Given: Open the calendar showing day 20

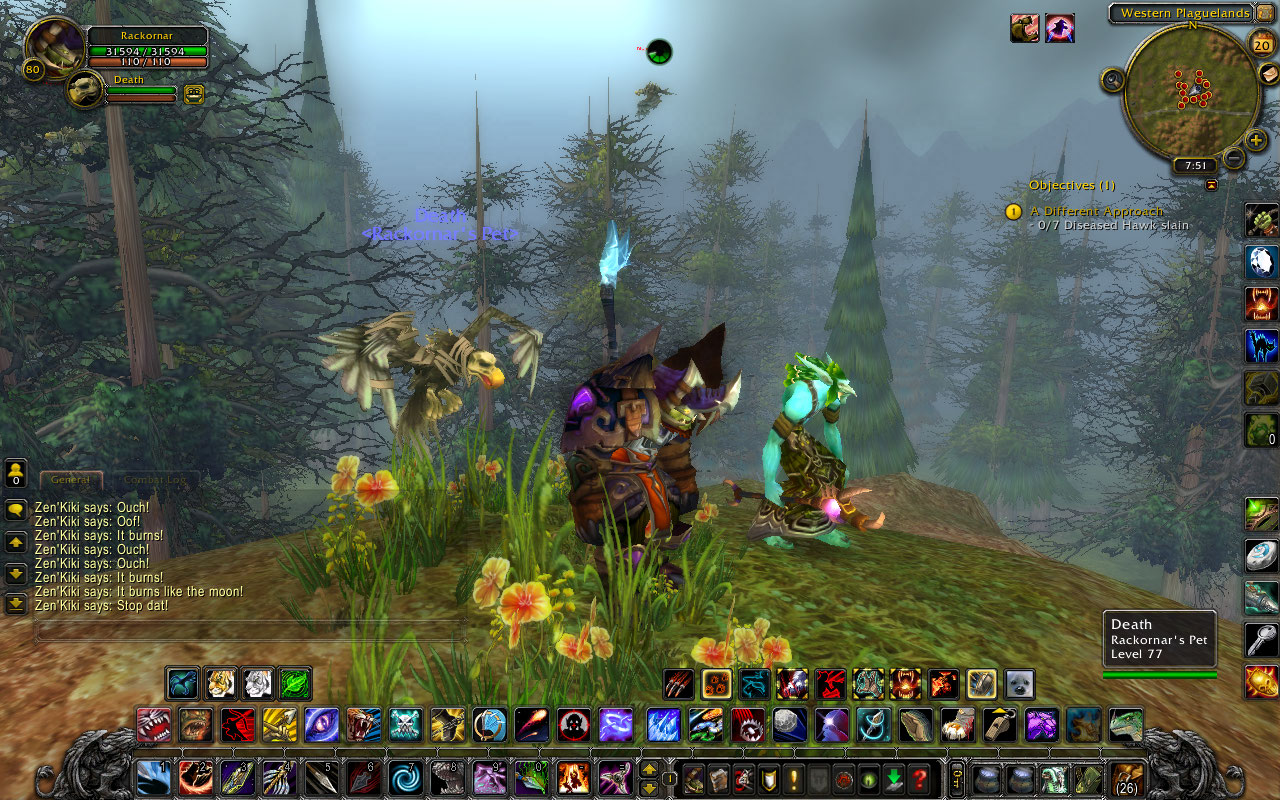Looking at the screenshot, I should point(1261,42).
